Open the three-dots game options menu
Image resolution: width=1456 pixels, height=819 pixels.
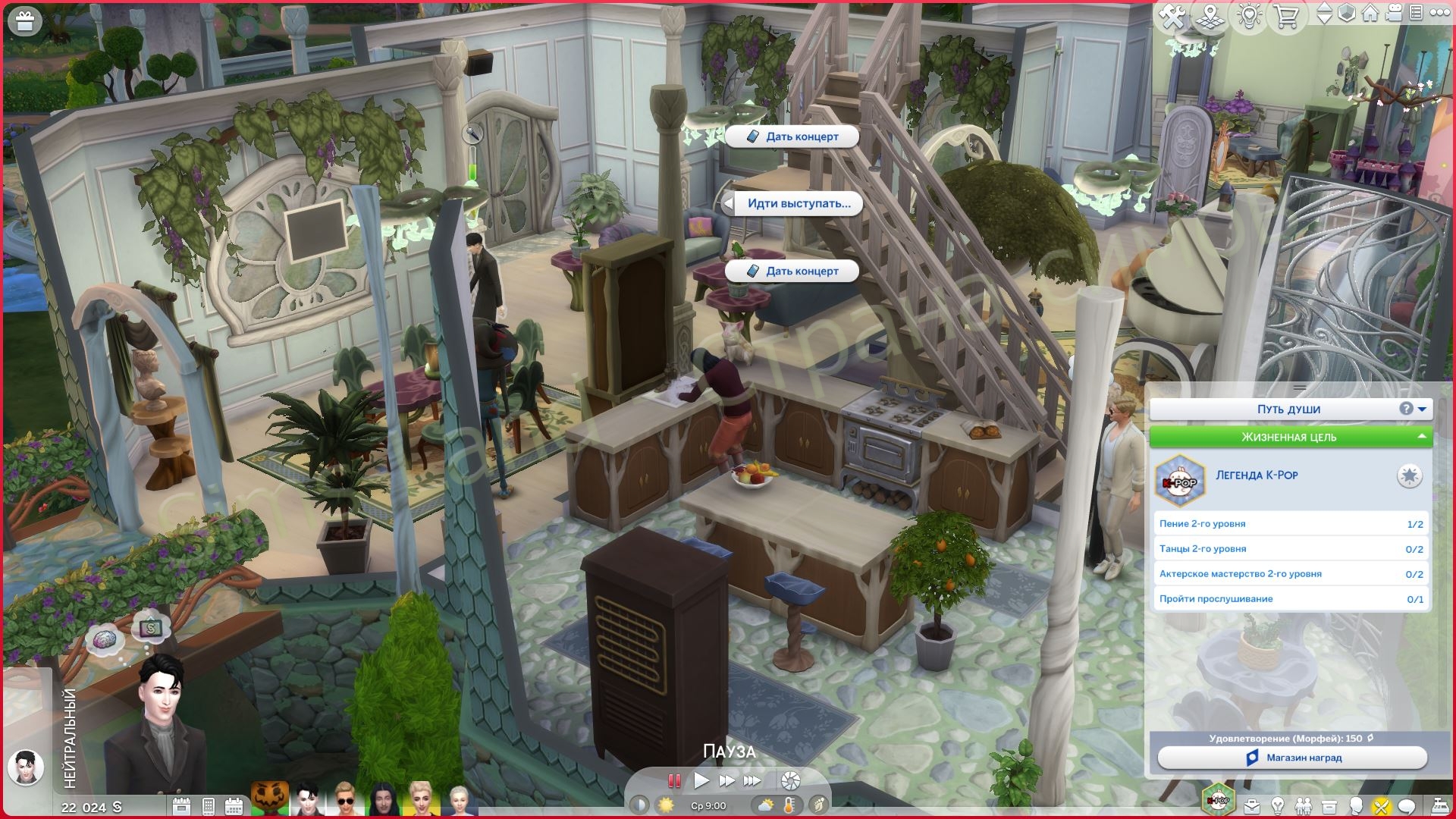[x=1439, y=13]
